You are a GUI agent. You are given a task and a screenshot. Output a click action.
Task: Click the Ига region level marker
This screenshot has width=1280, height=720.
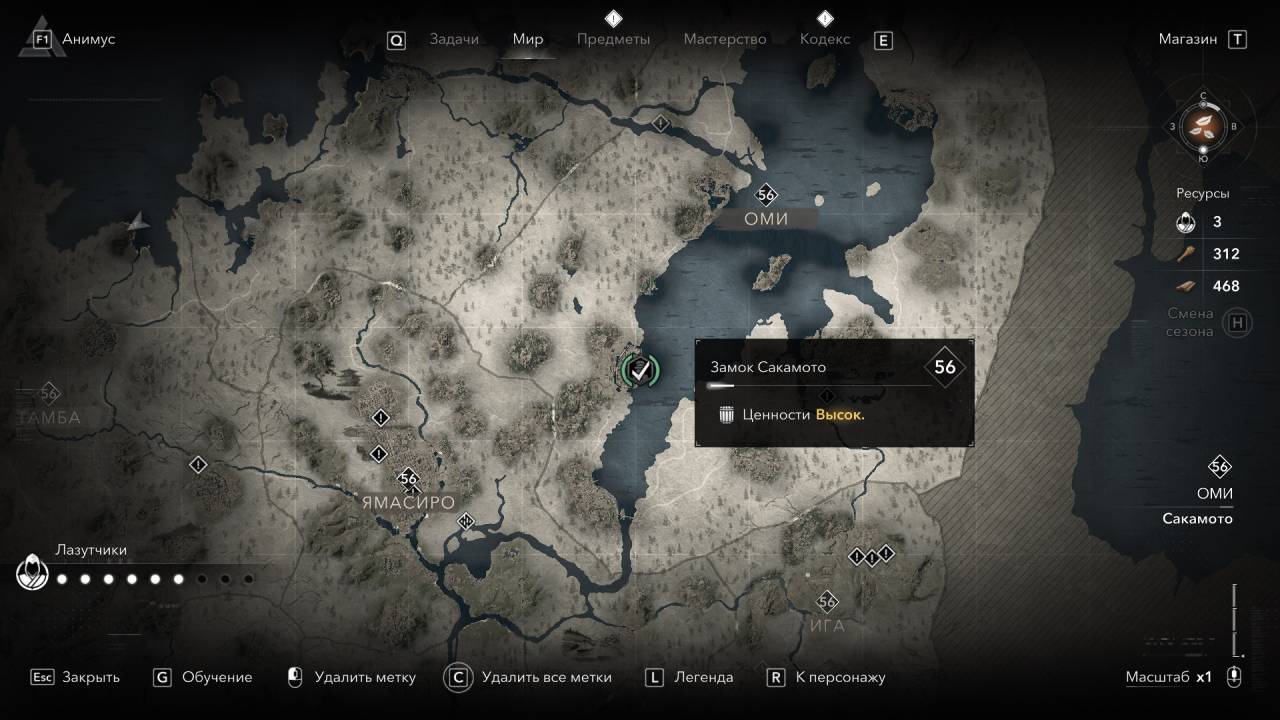pos(827,602)
